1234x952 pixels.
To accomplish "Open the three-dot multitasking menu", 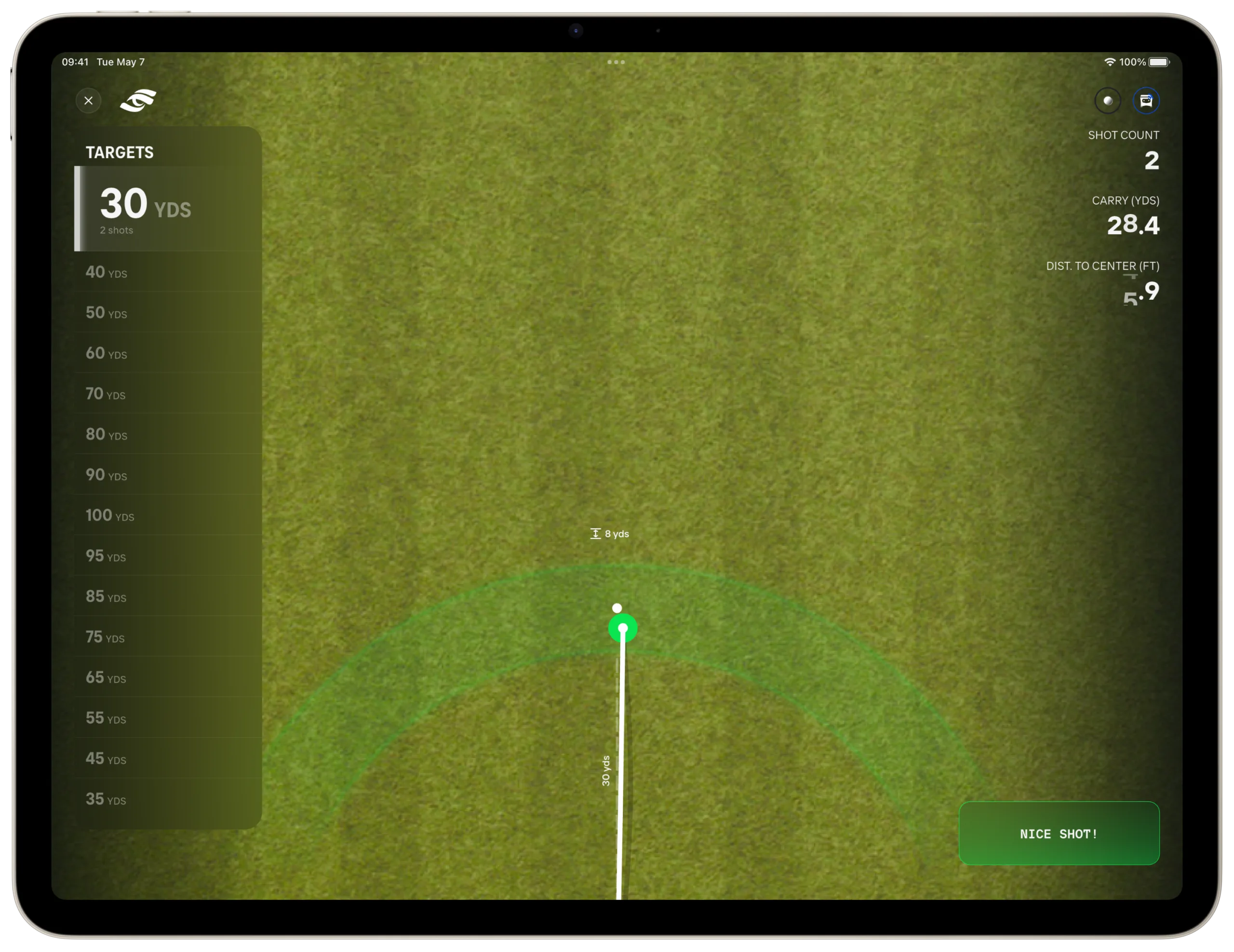I will point(616,62).
